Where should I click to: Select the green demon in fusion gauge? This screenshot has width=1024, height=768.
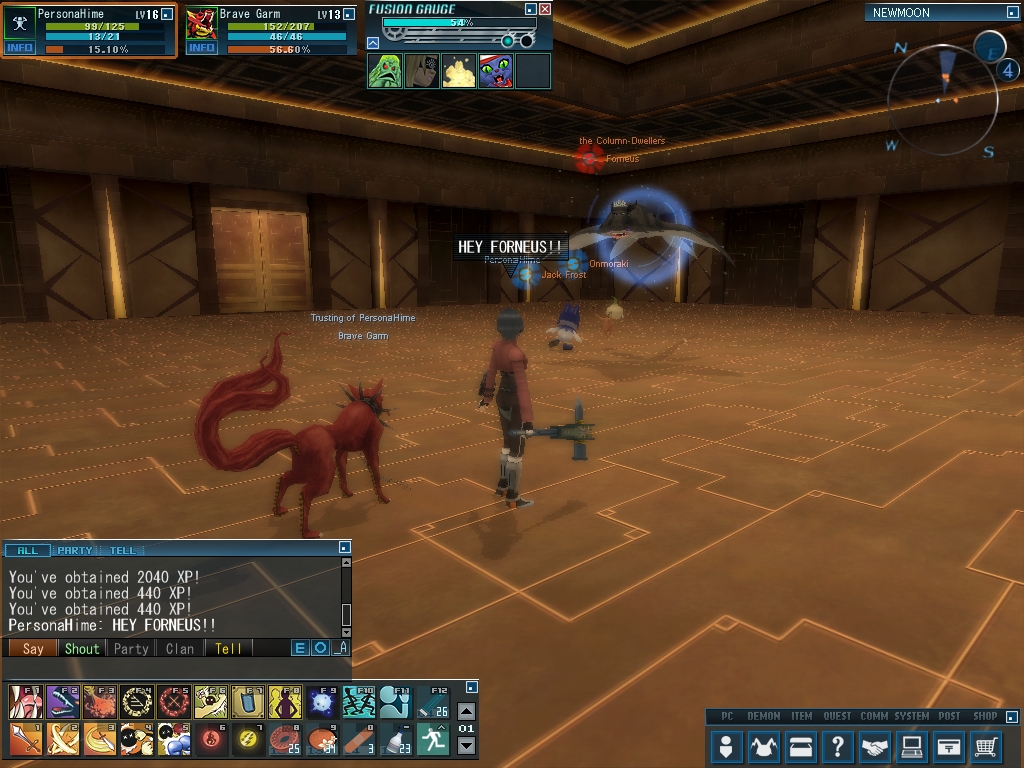coord(385,71)
